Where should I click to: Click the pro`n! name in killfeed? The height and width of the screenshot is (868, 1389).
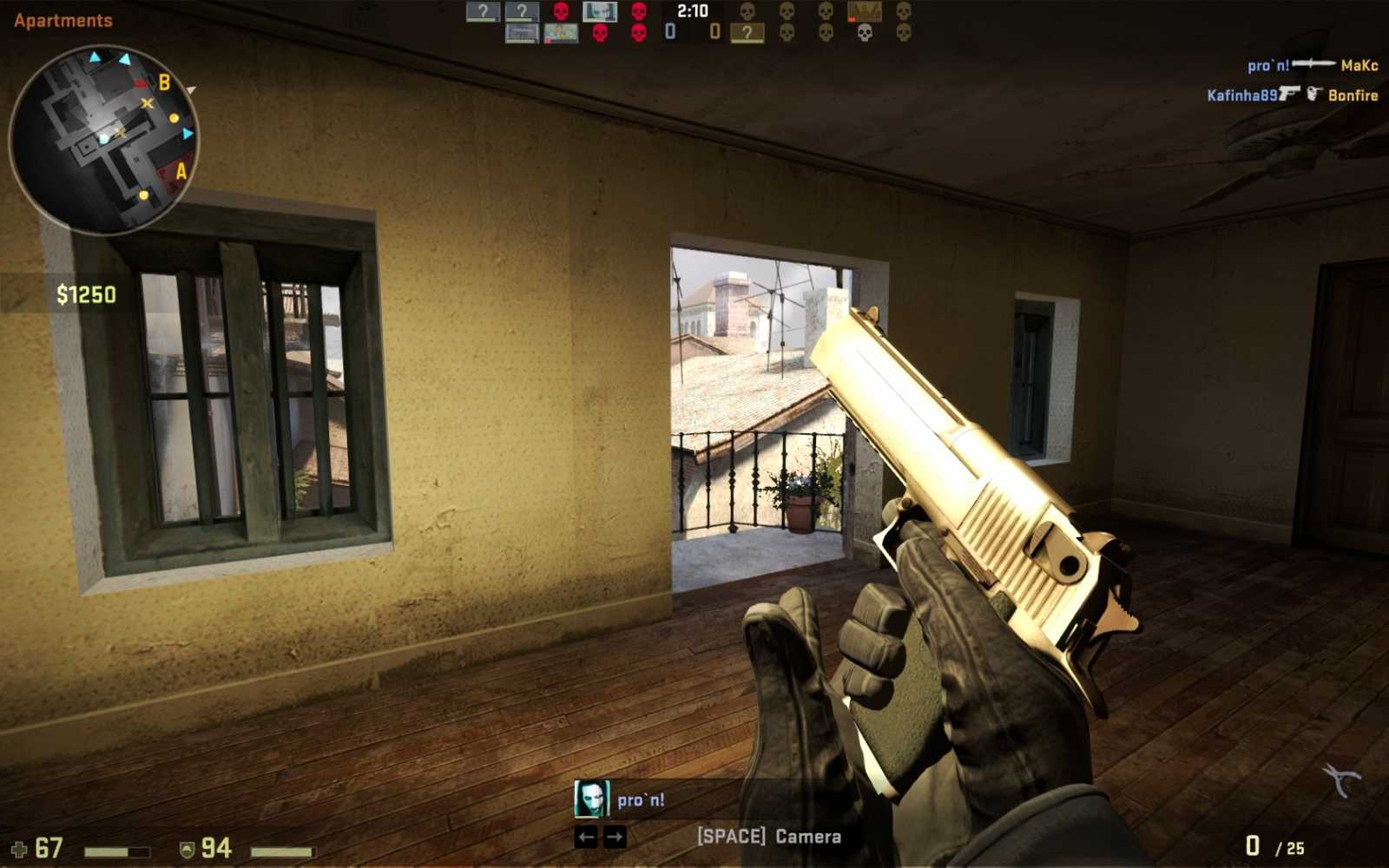coord(1268,64)
